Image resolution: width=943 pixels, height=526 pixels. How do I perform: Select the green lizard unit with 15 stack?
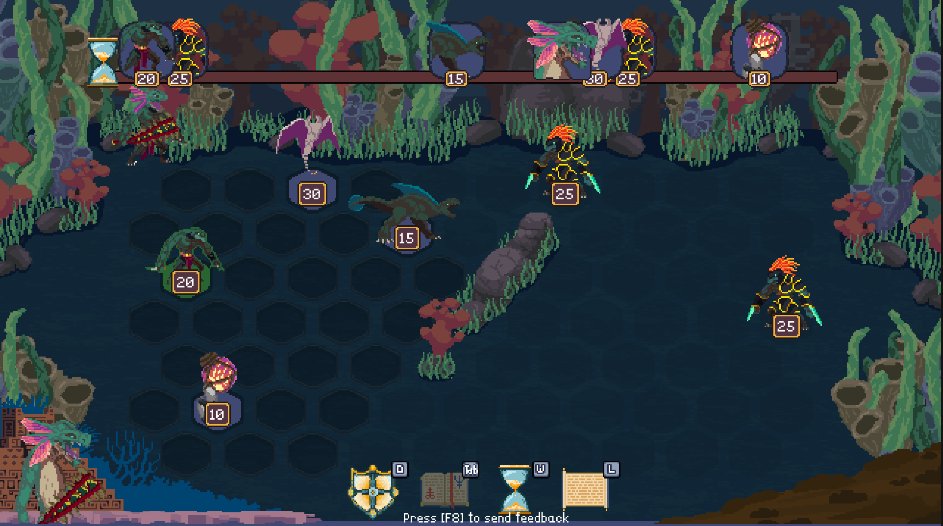(x=403, y=212)
